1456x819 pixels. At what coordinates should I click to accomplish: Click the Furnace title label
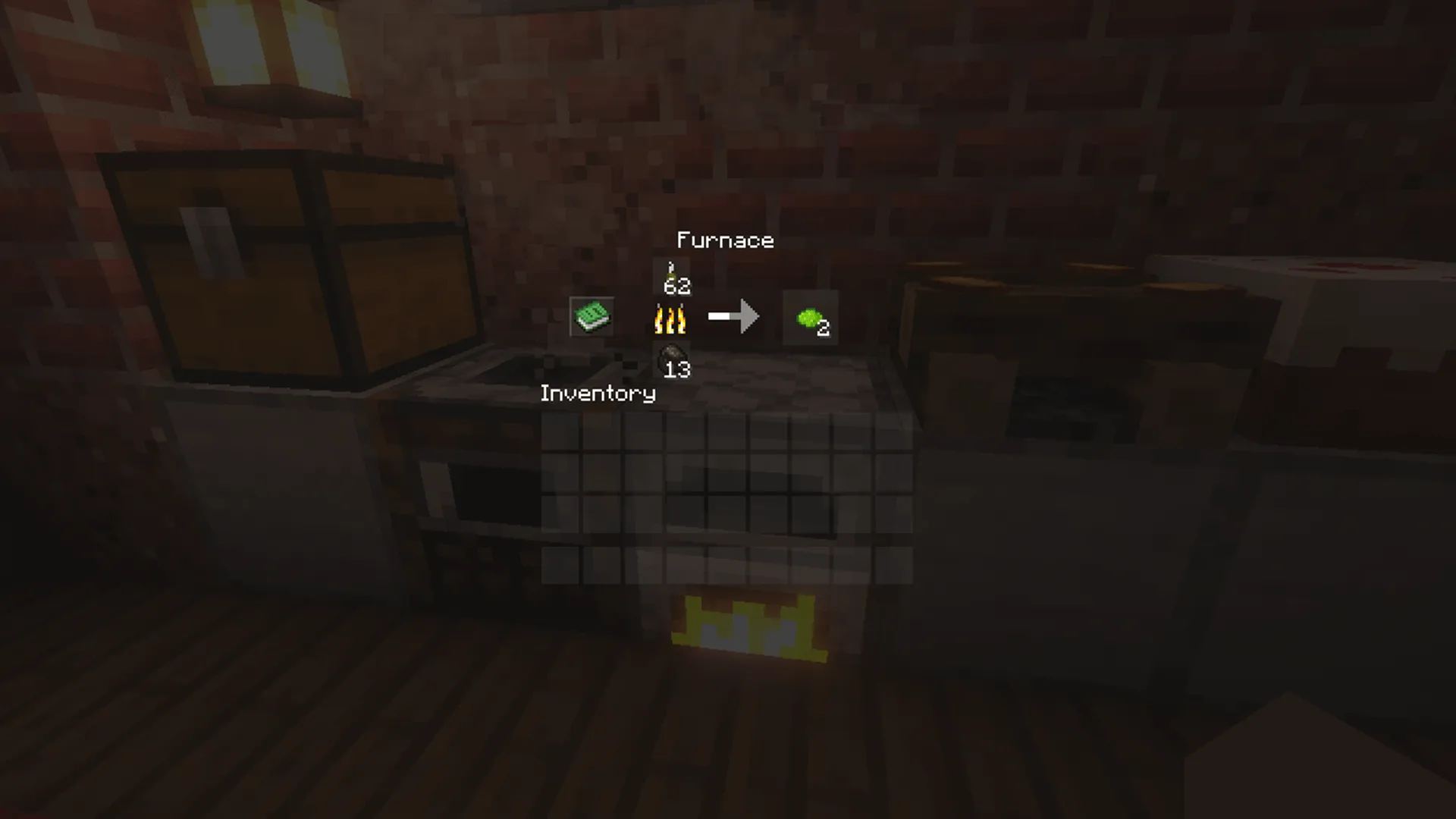[725, 240]
